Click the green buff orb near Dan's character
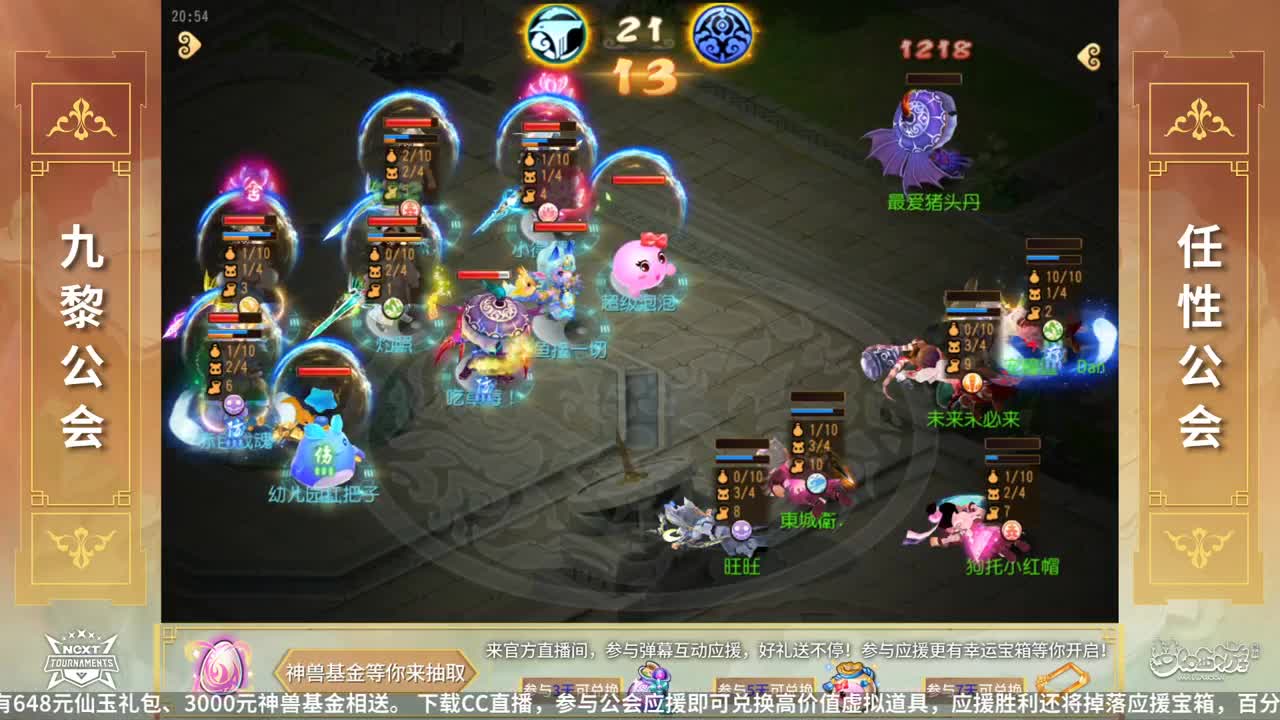Image resolution: width=1280 pixels, height=720 pixels. pyautogui.click(x=1052, y=330)
